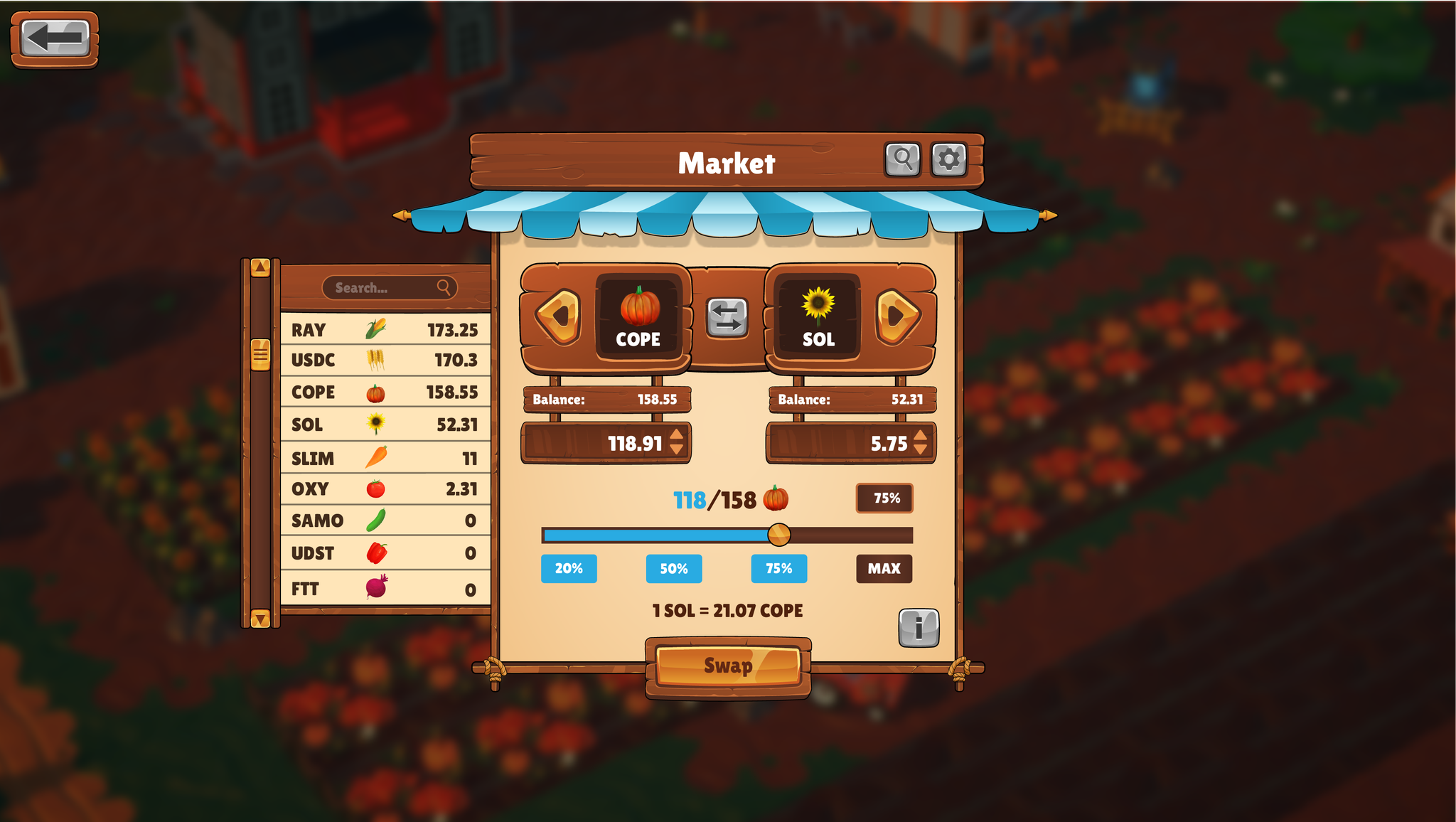Open the Market settings gear
Image resolution: width=1456 pixels, height=822 pixels.
[x=948, y=160]
